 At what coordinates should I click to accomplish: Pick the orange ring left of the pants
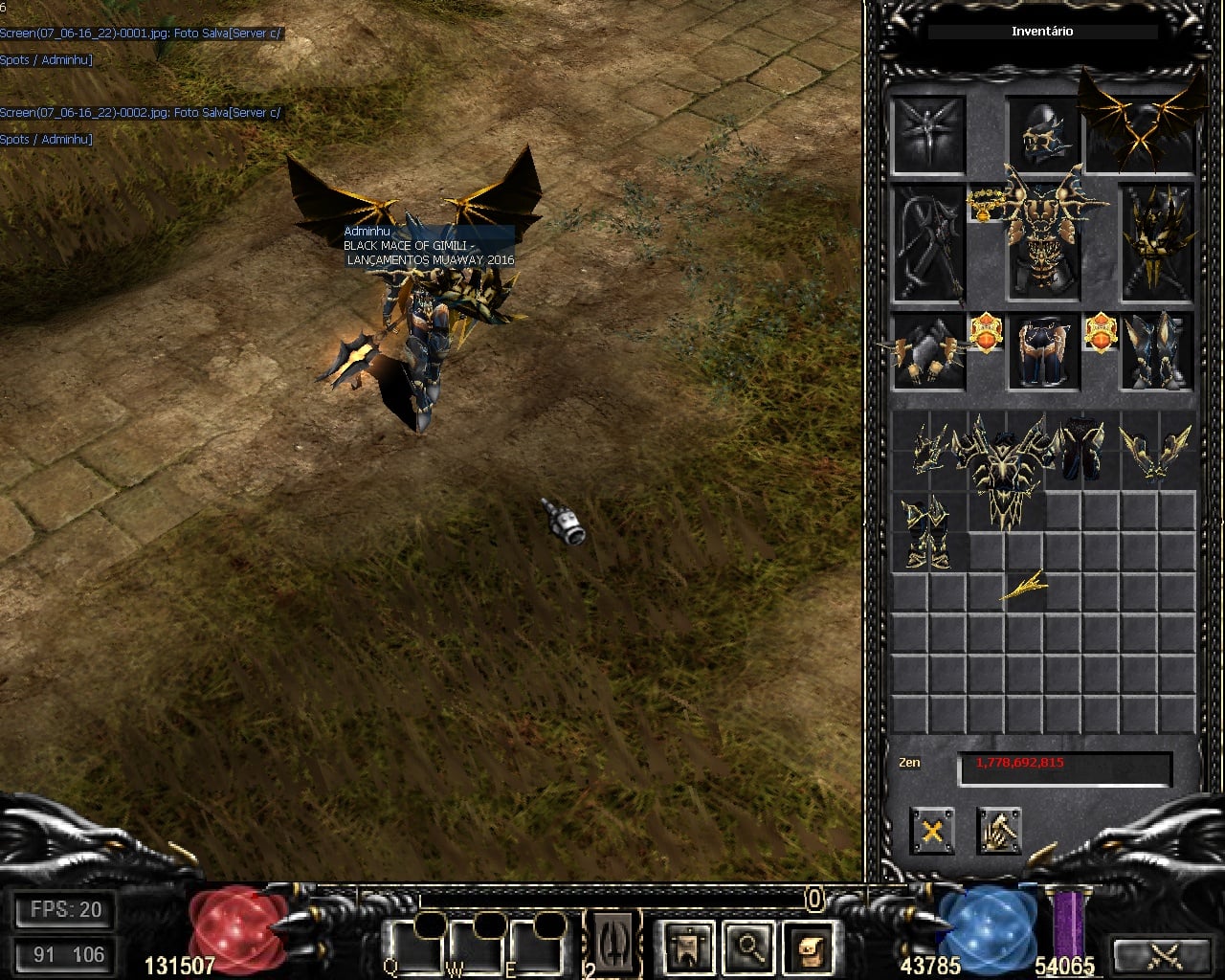point(985,333)
